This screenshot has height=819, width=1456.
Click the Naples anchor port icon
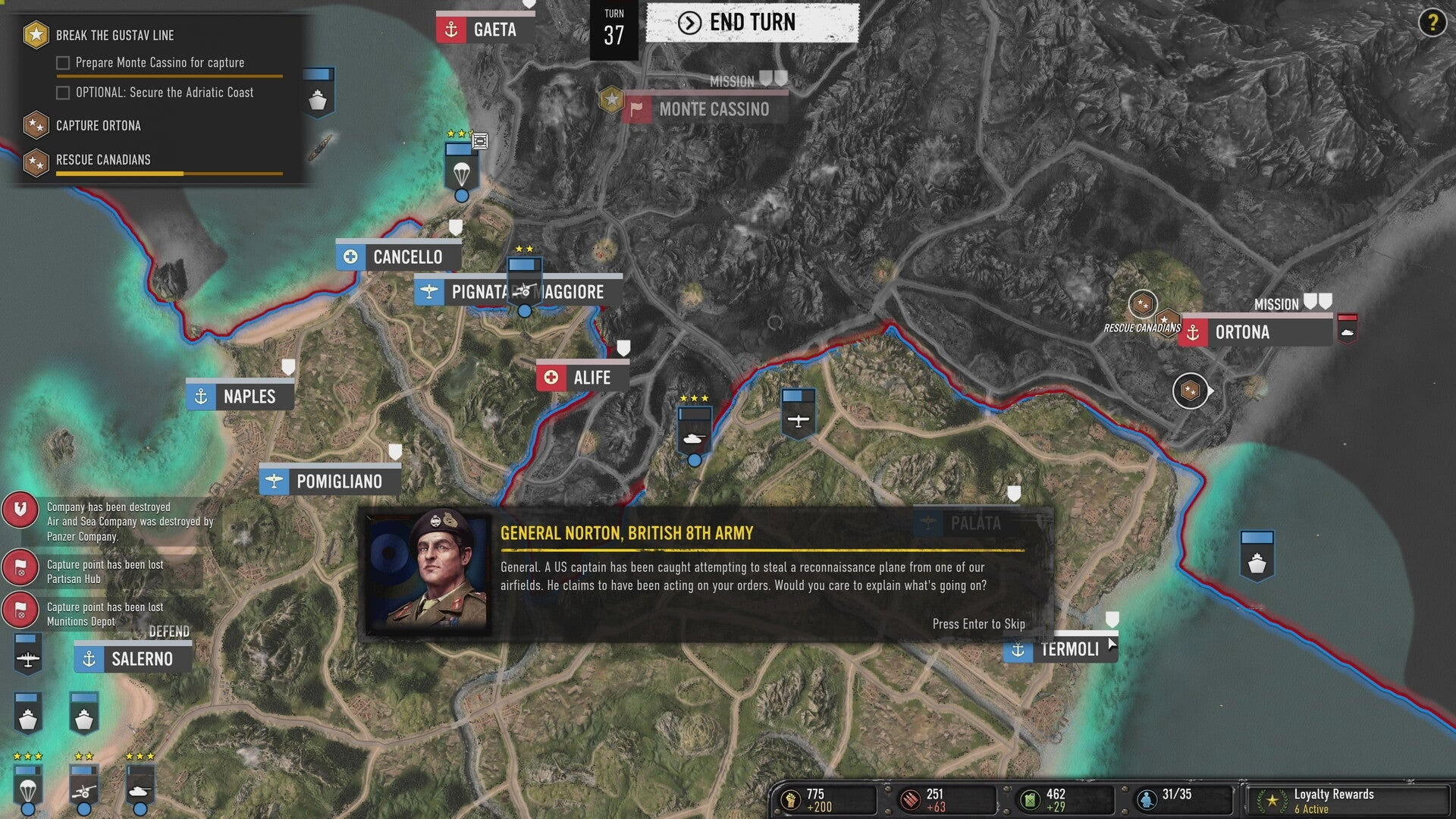pyautogui.click(x=202, y=396)
